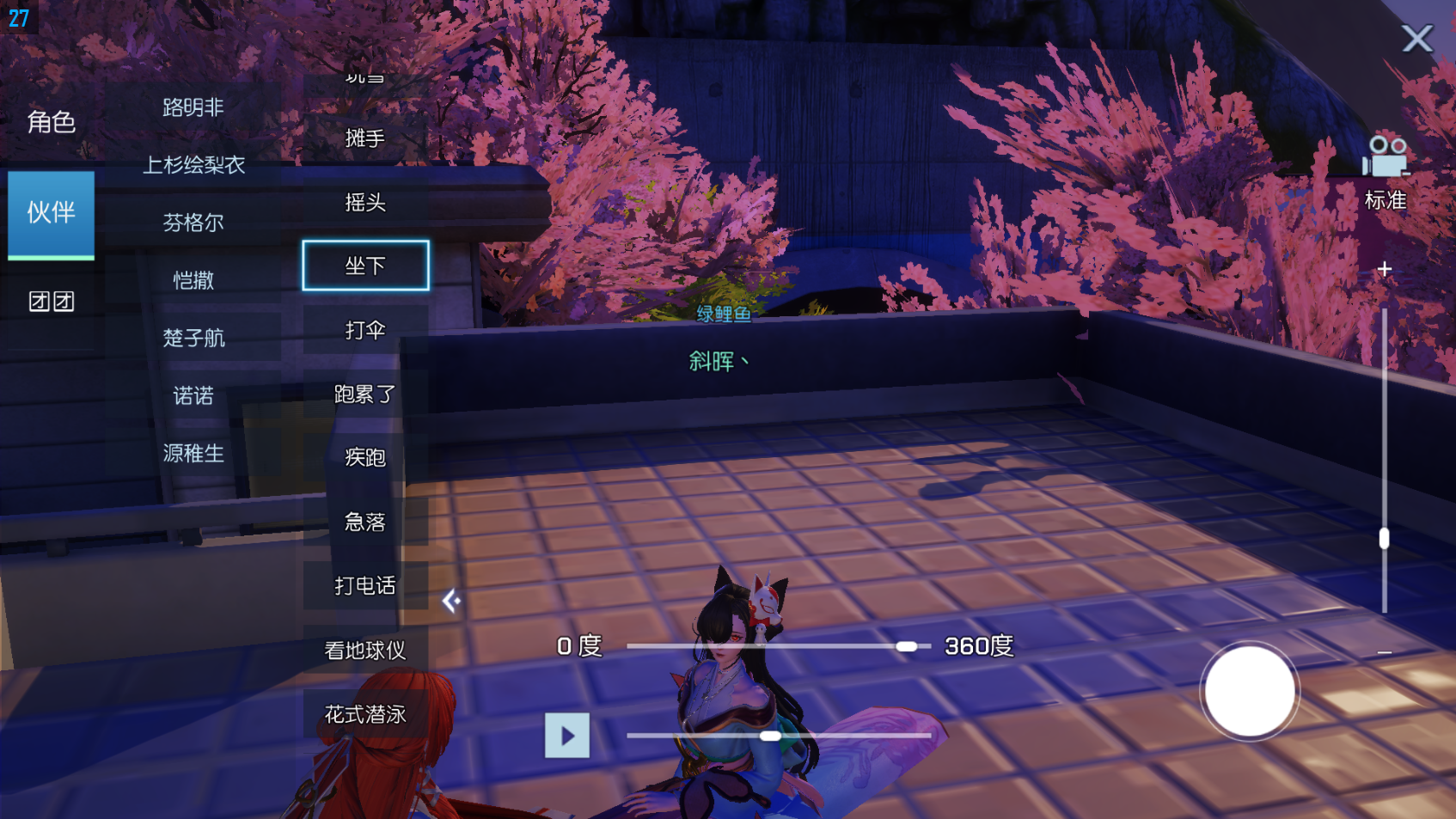Screen dimensions: 1456x819
Task: Select the 打电话 action
Action: click(365, 586)
